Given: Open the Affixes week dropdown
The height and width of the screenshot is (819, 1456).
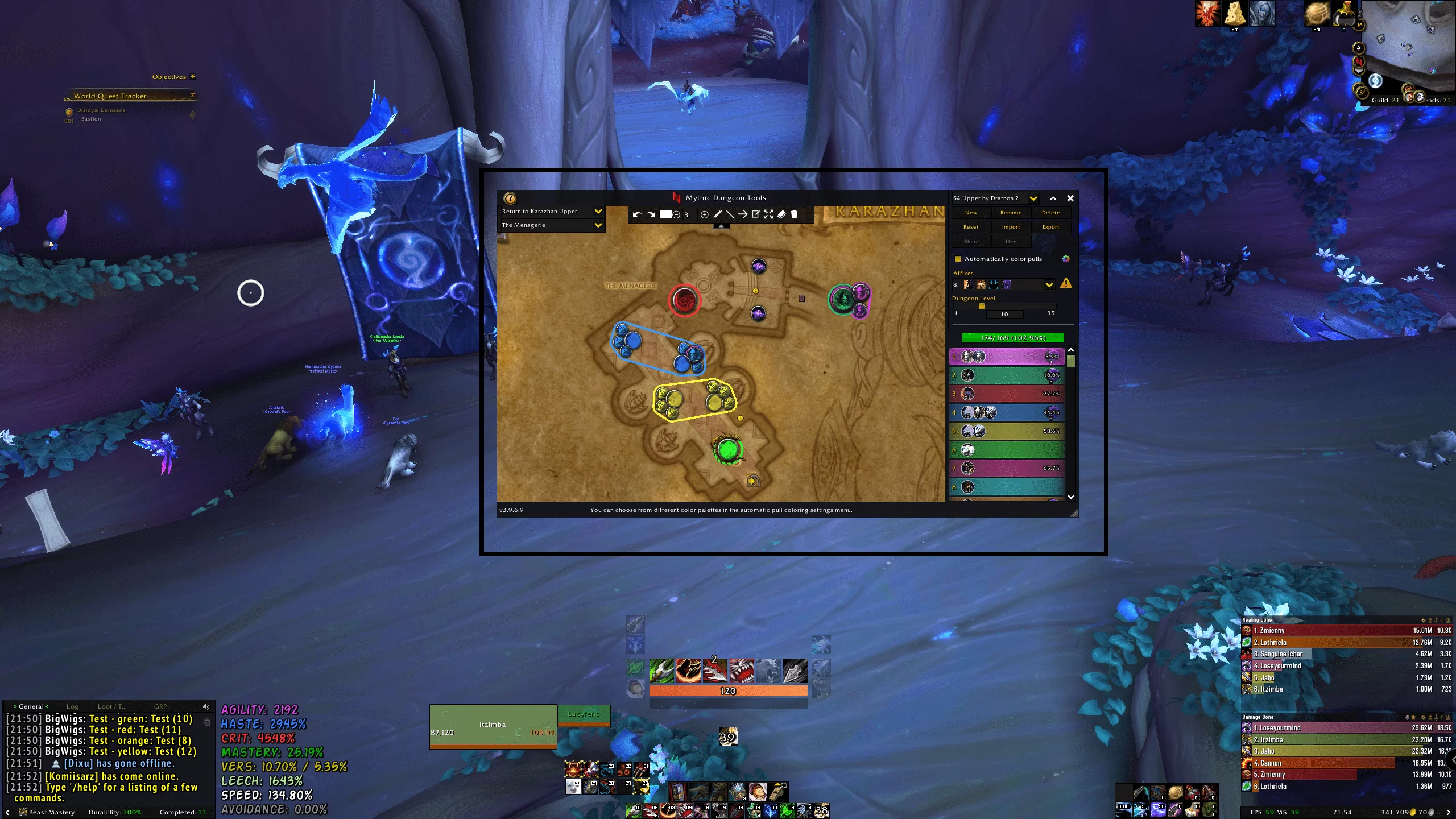Looking at the screenshot, I should [x=1049, y=284].
